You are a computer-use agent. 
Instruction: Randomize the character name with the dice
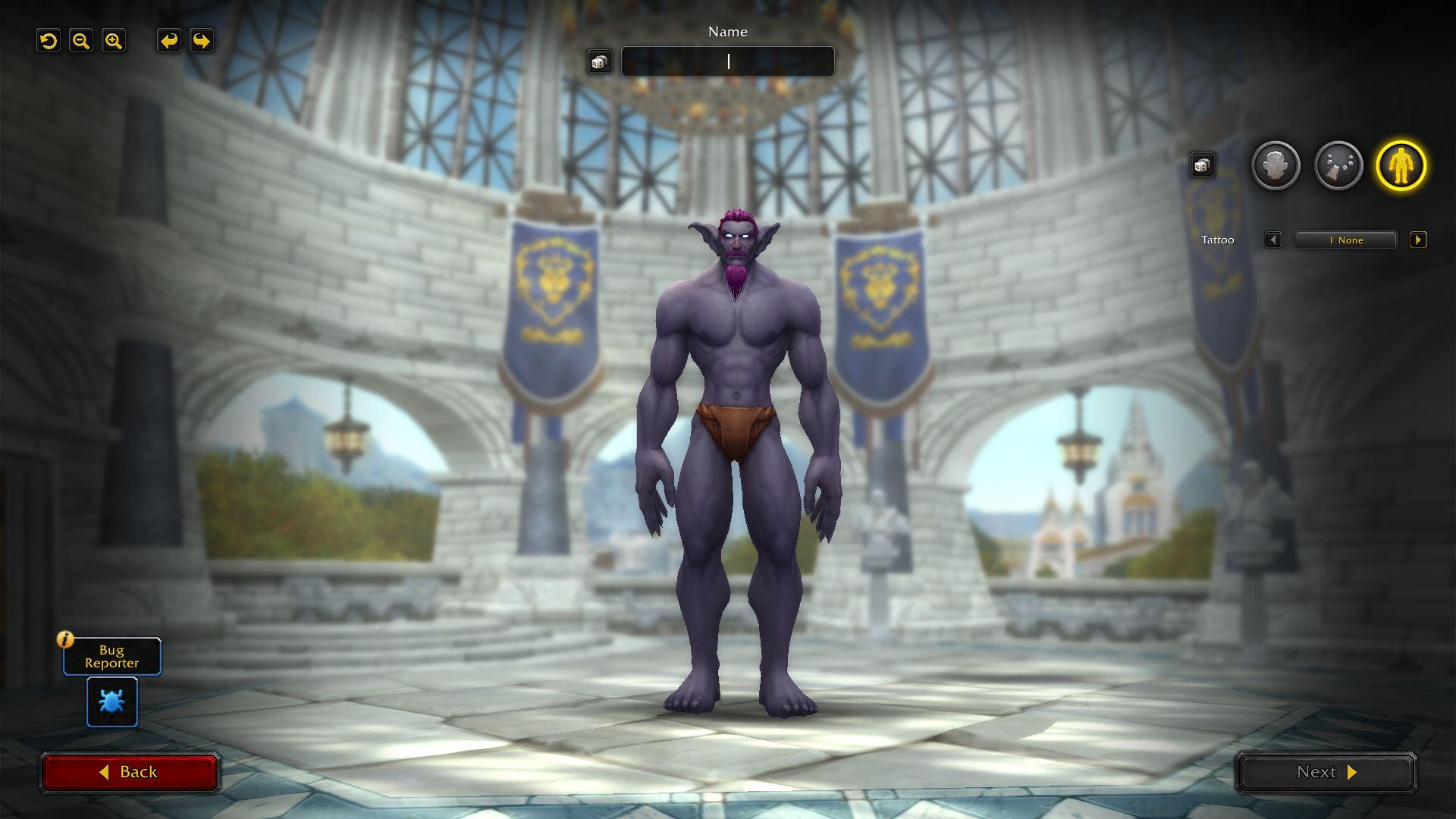(599, 62)
